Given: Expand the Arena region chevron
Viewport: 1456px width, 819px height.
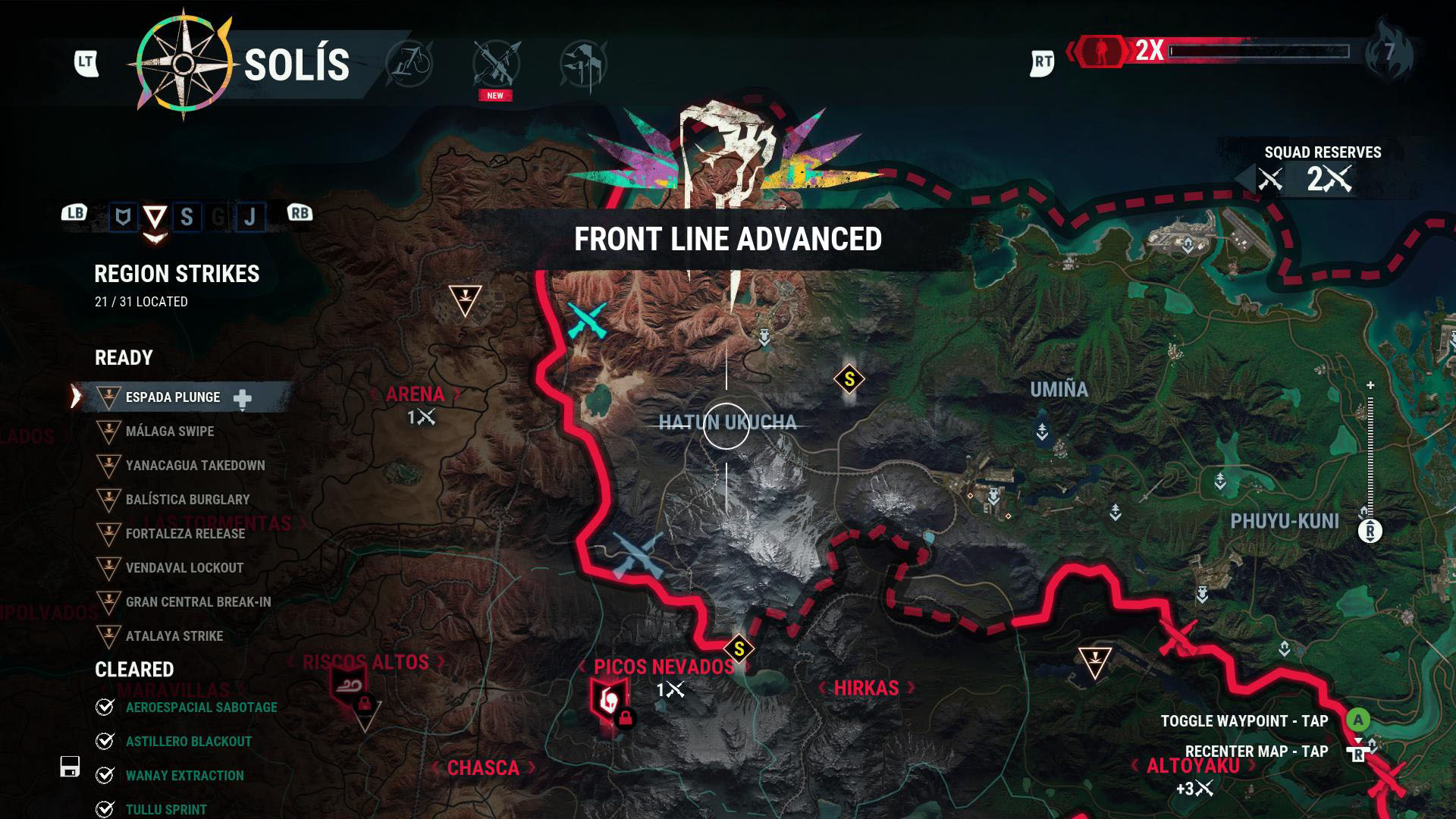Looking at the screenshot, I should pos(456,394).
